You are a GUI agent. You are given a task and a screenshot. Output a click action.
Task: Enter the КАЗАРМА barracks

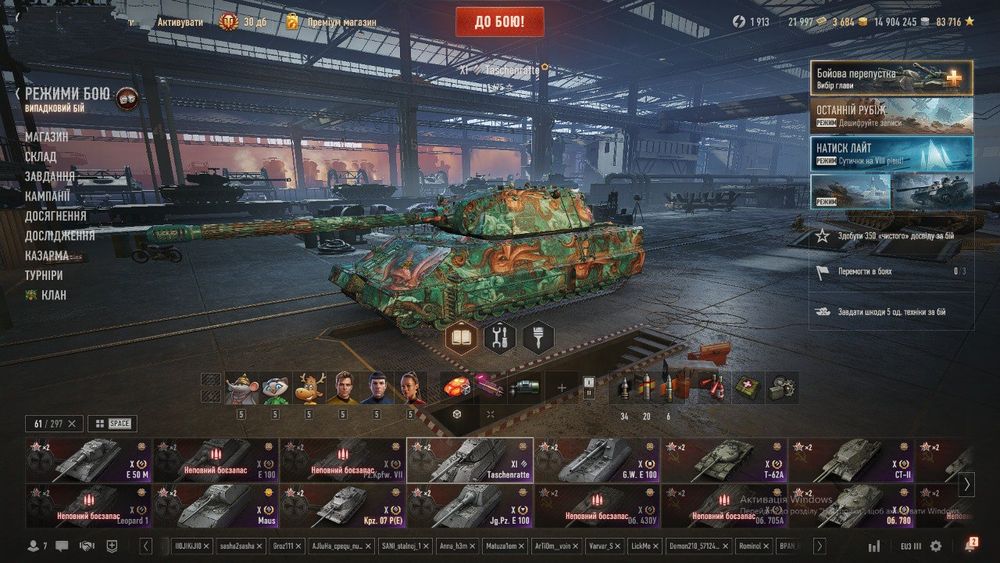[47, 255]
